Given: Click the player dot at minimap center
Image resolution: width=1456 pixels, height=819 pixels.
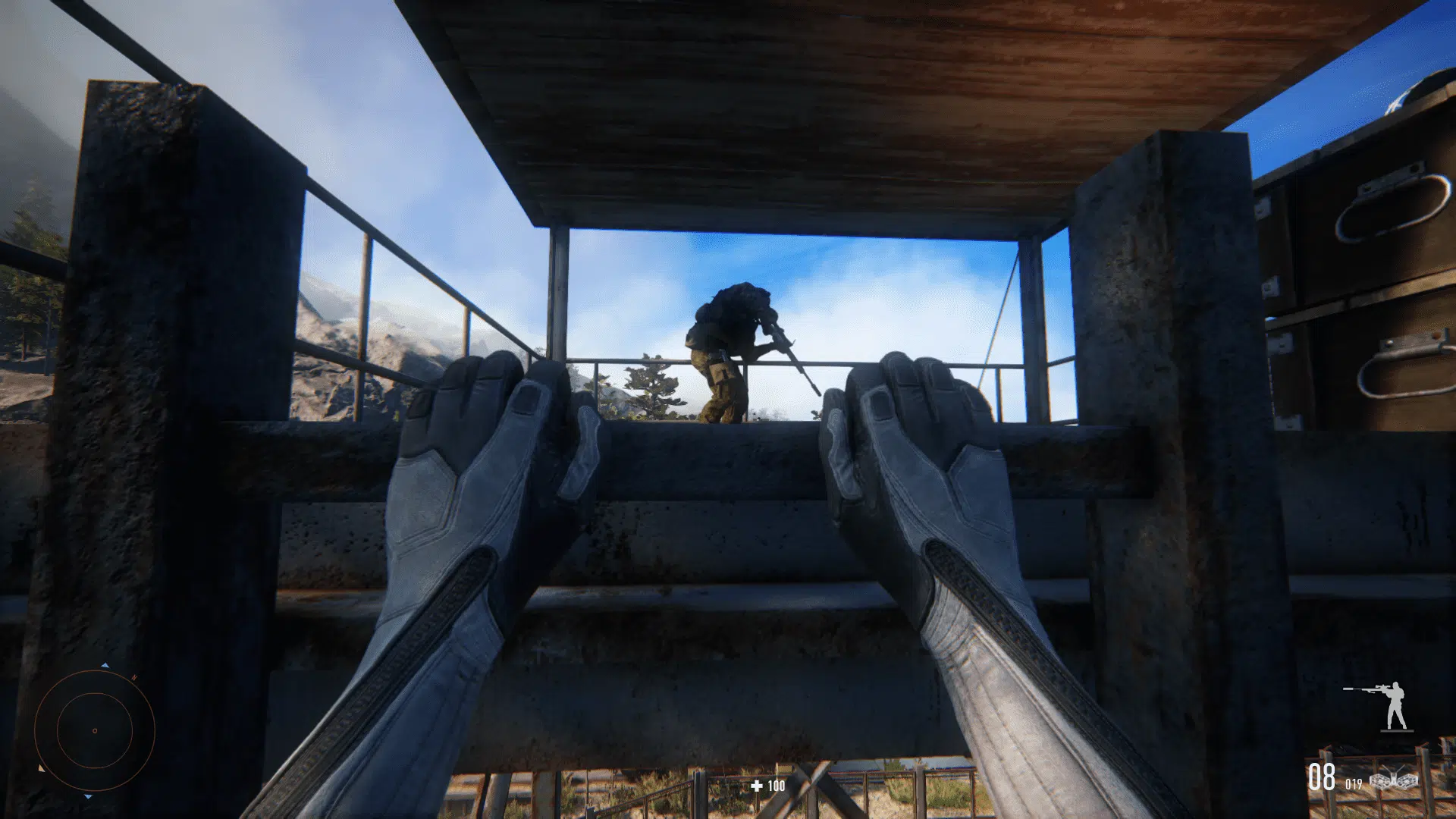Looking at the screenshot, I should [95, 728].
